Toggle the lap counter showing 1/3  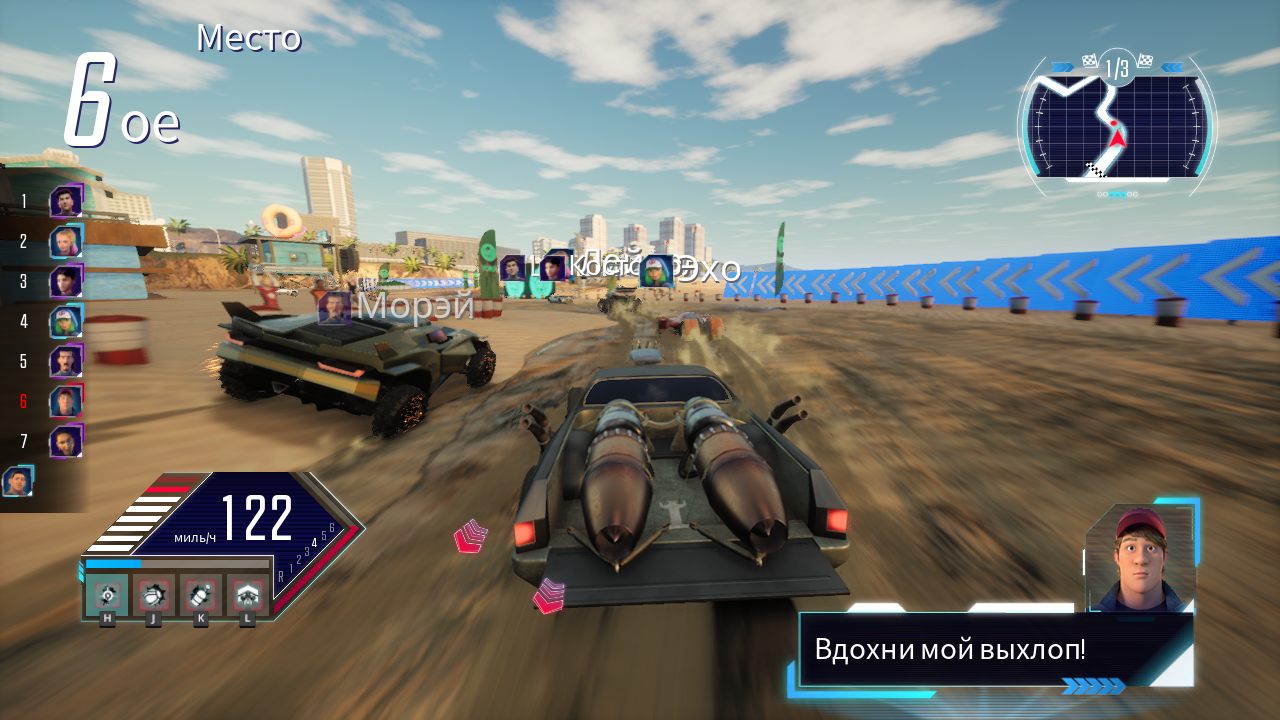tap(1116, 67)
